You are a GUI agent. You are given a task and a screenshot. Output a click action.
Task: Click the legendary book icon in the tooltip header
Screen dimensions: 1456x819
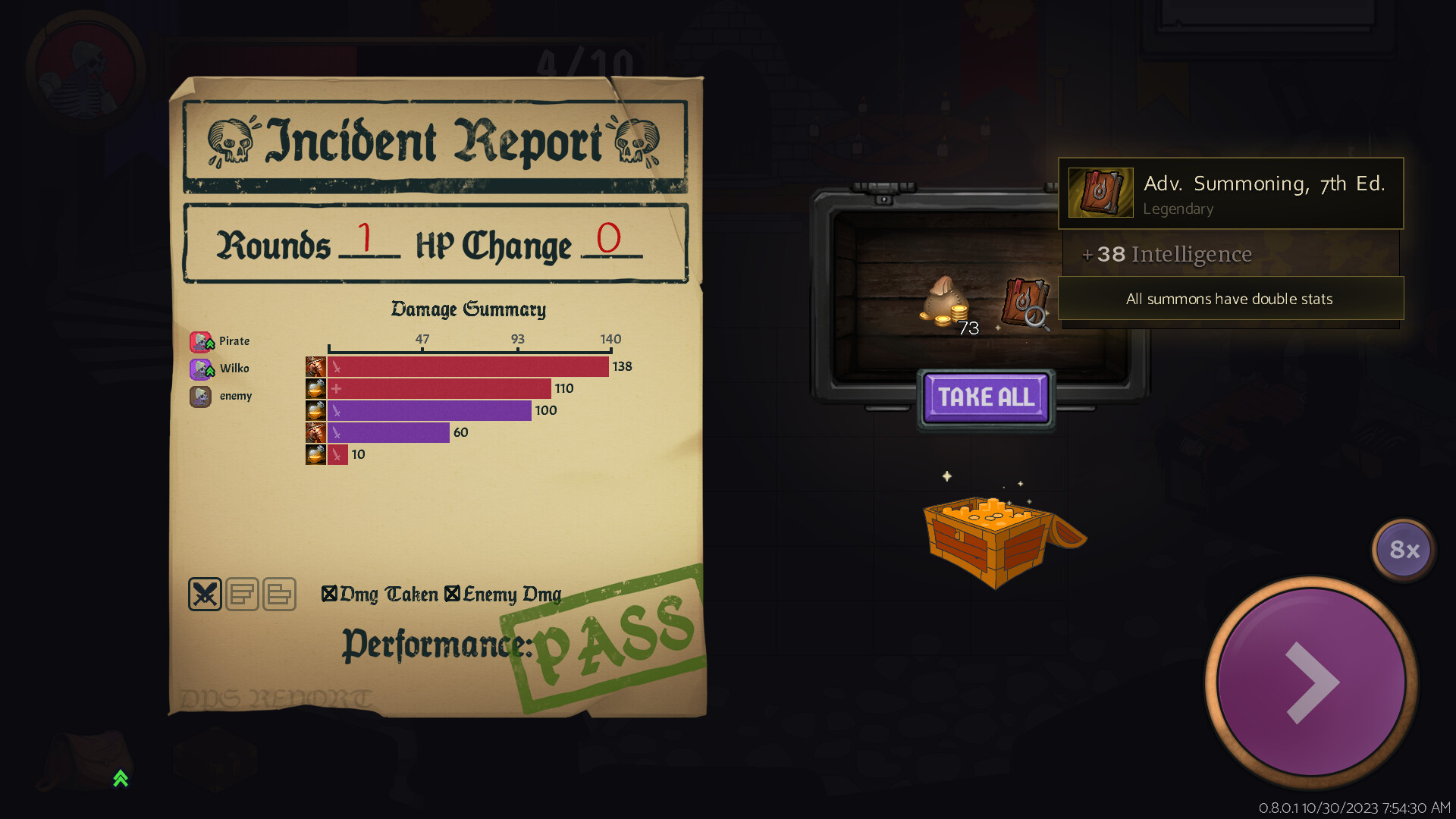pyautogui.click(x=1100, y=193)
